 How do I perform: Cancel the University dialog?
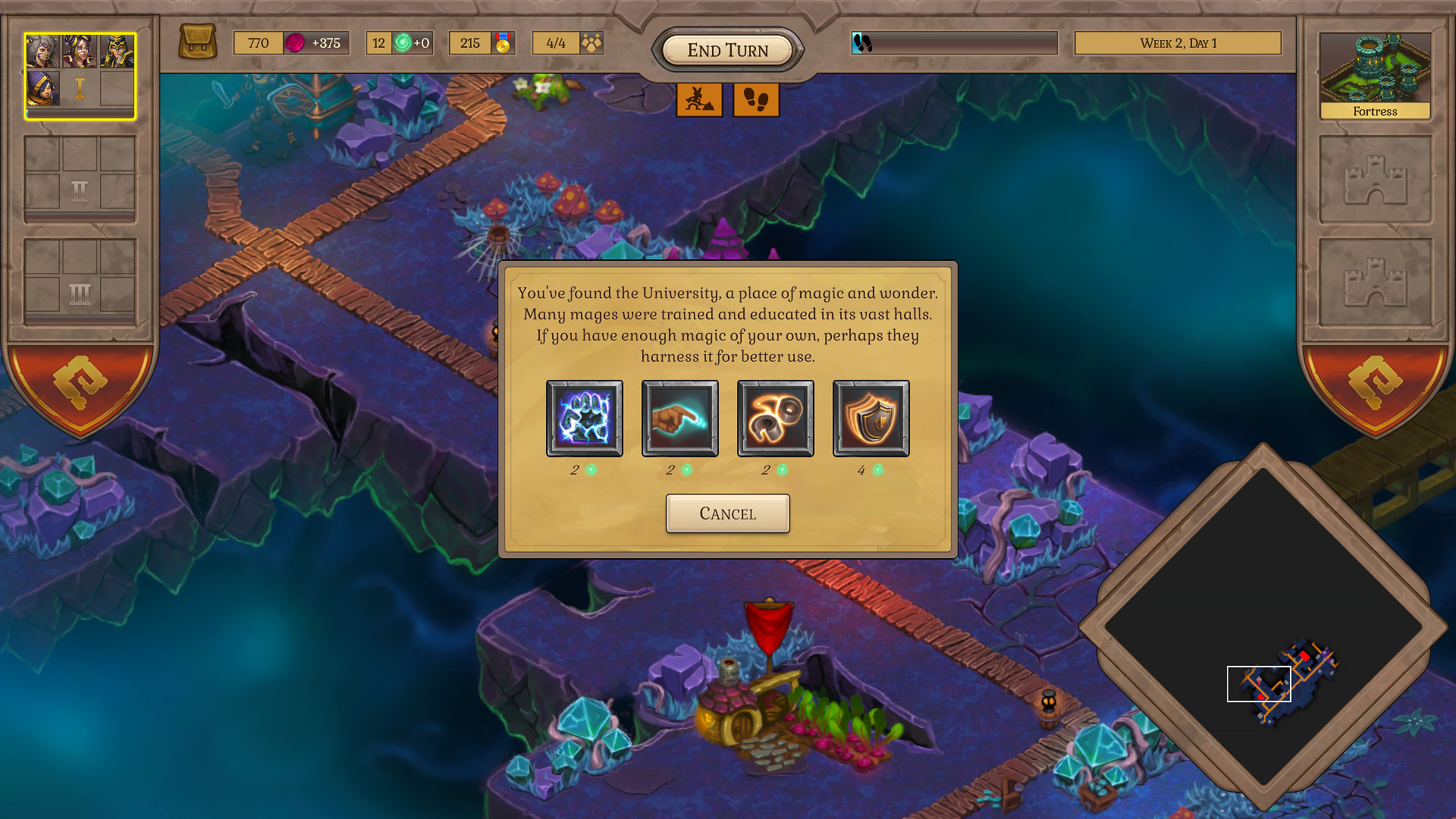[727, 513]
